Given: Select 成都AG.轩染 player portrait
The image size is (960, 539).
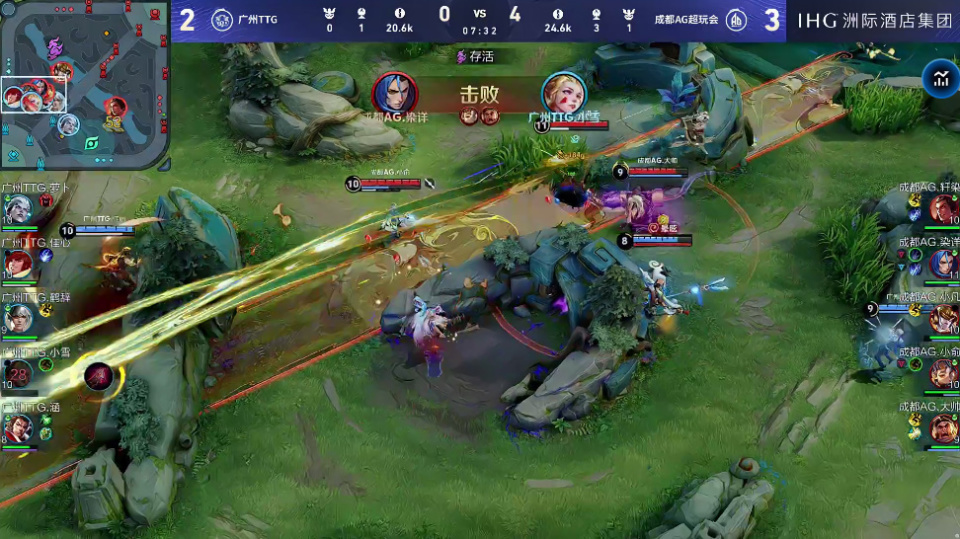Looking at the screenshot, I should (941, 208).
